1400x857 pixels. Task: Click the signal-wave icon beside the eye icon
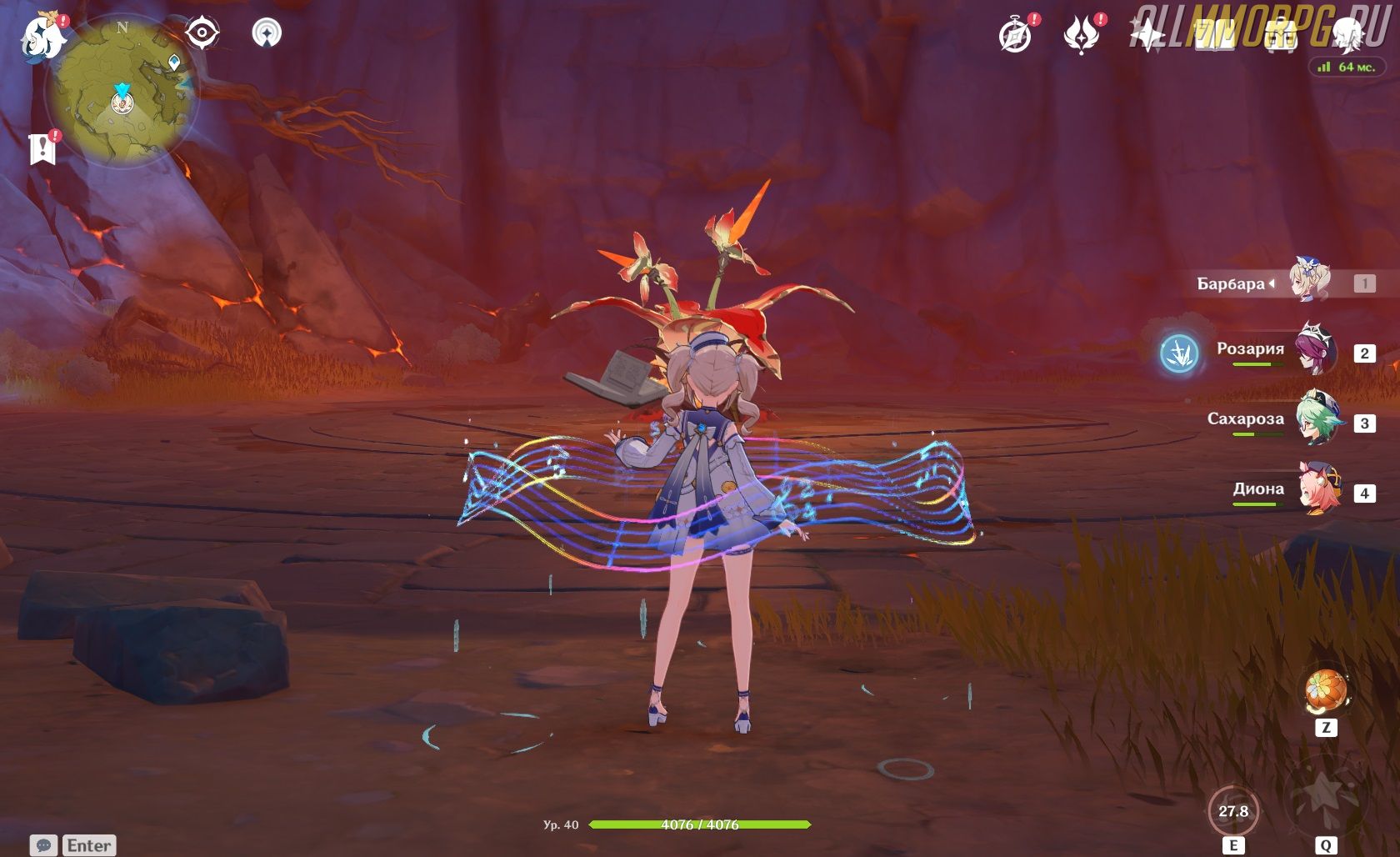point(267,33)
